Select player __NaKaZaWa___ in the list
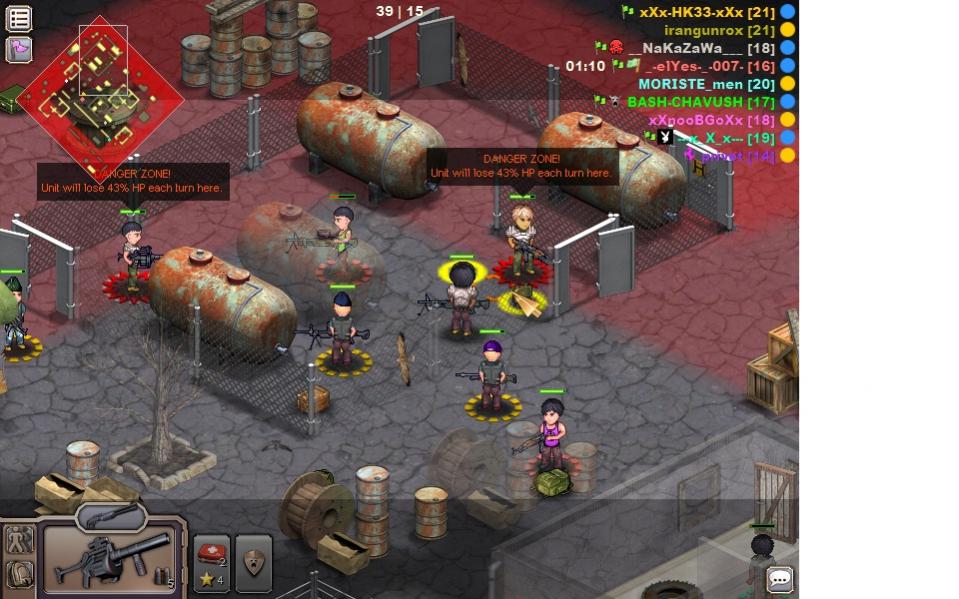 click(700, 48)
